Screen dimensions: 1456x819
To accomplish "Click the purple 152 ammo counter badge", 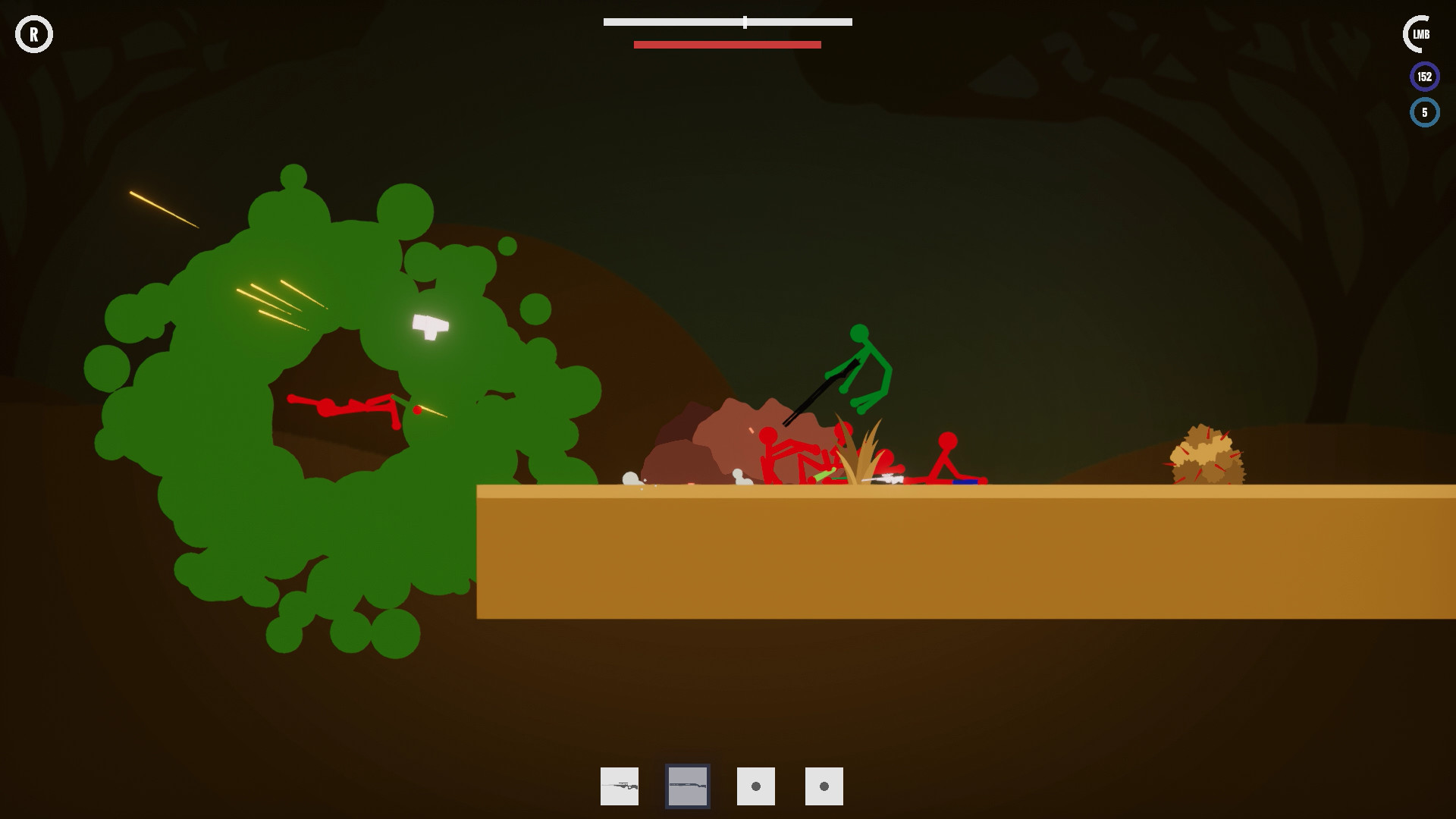I will [1425, 76].
